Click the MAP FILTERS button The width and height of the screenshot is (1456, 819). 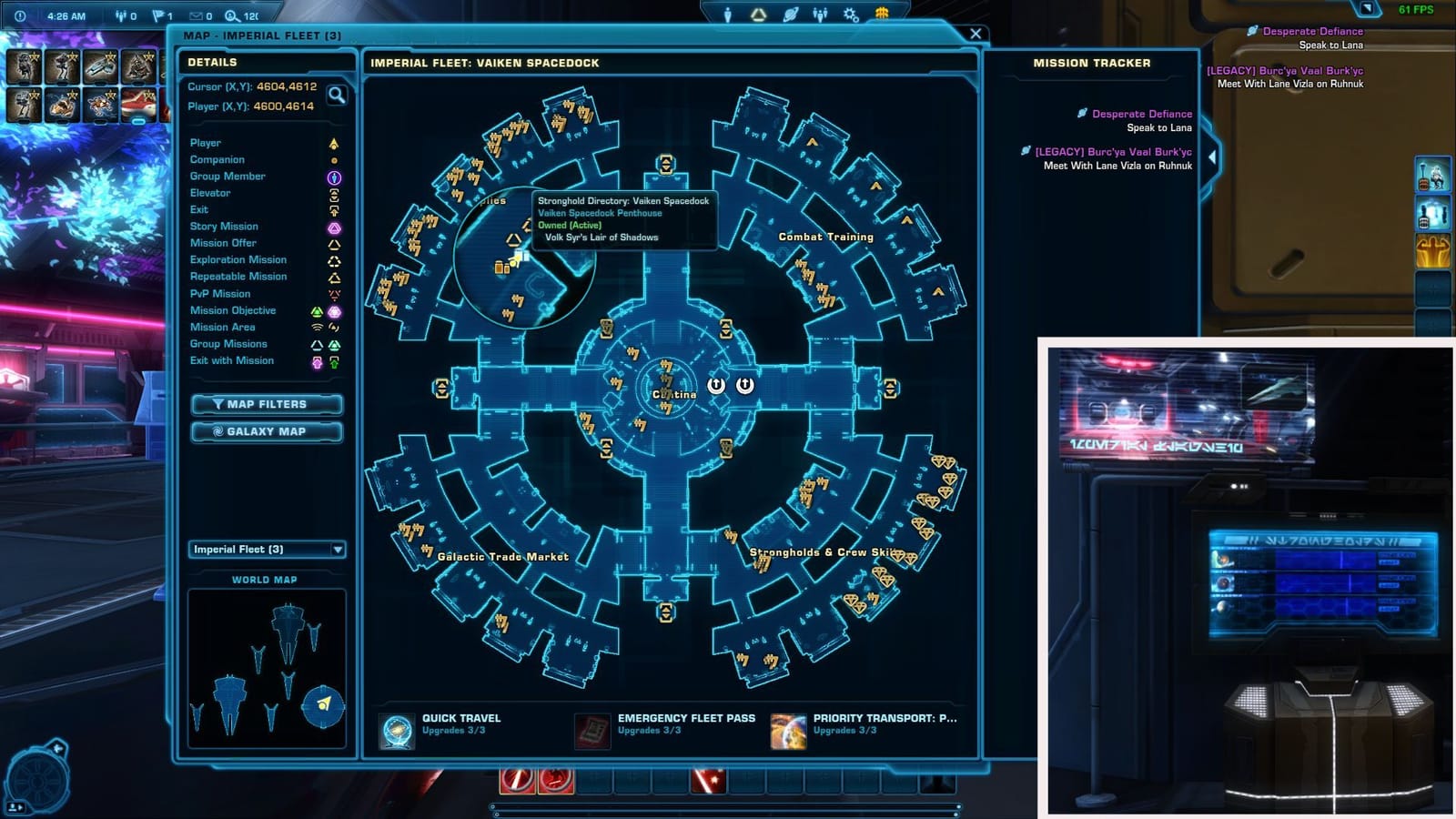[x=266, y=404]
